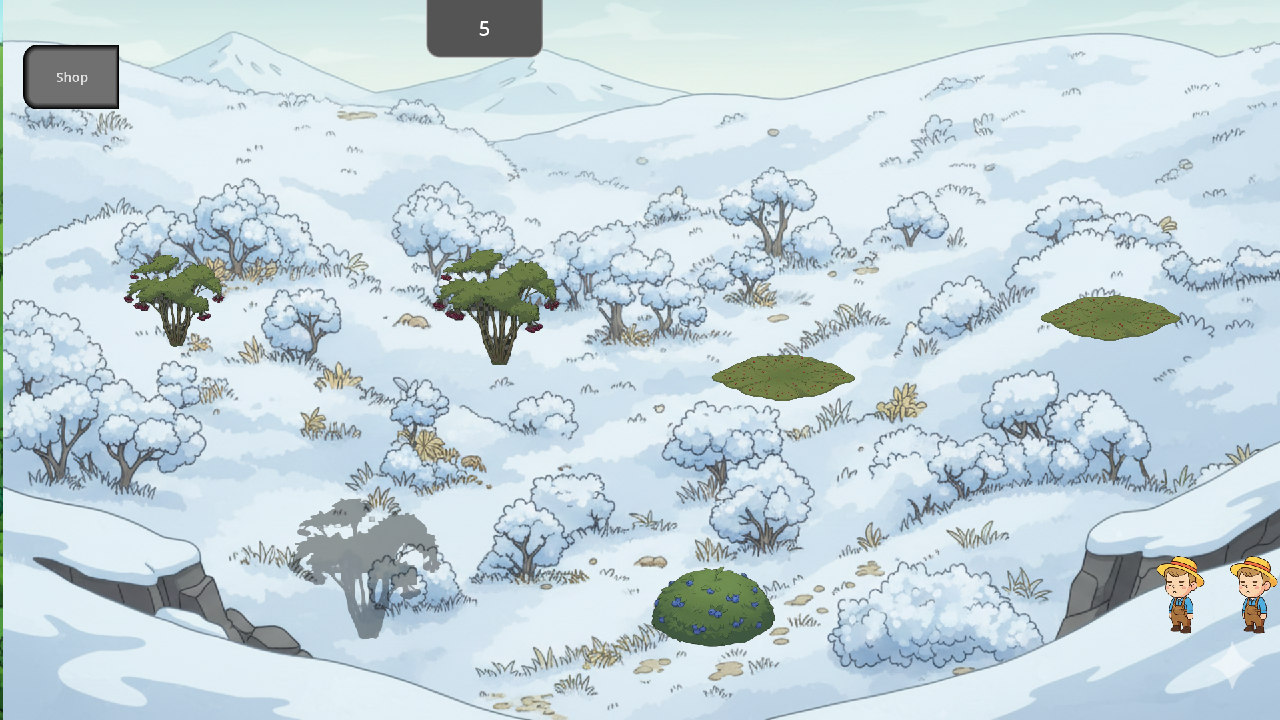Pick the green berry patch on the right
This screenshot has width=1280, height=720.
coord(1108,317)
